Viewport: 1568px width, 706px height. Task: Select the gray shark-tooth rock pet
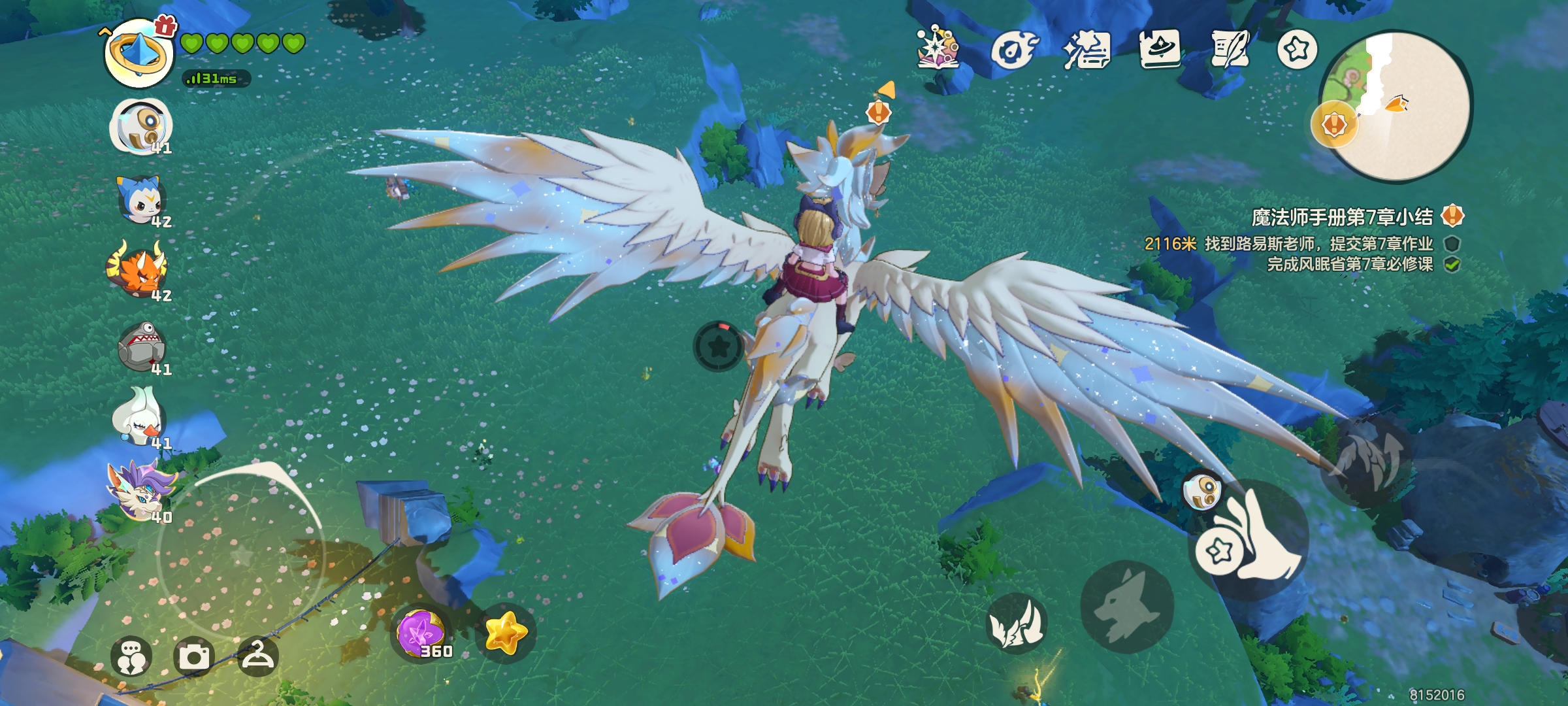point(140,346)
